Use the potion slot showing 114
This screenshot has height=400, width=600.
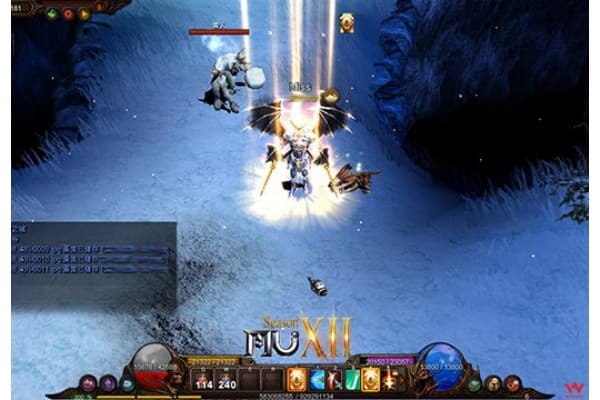pos(204,379)
